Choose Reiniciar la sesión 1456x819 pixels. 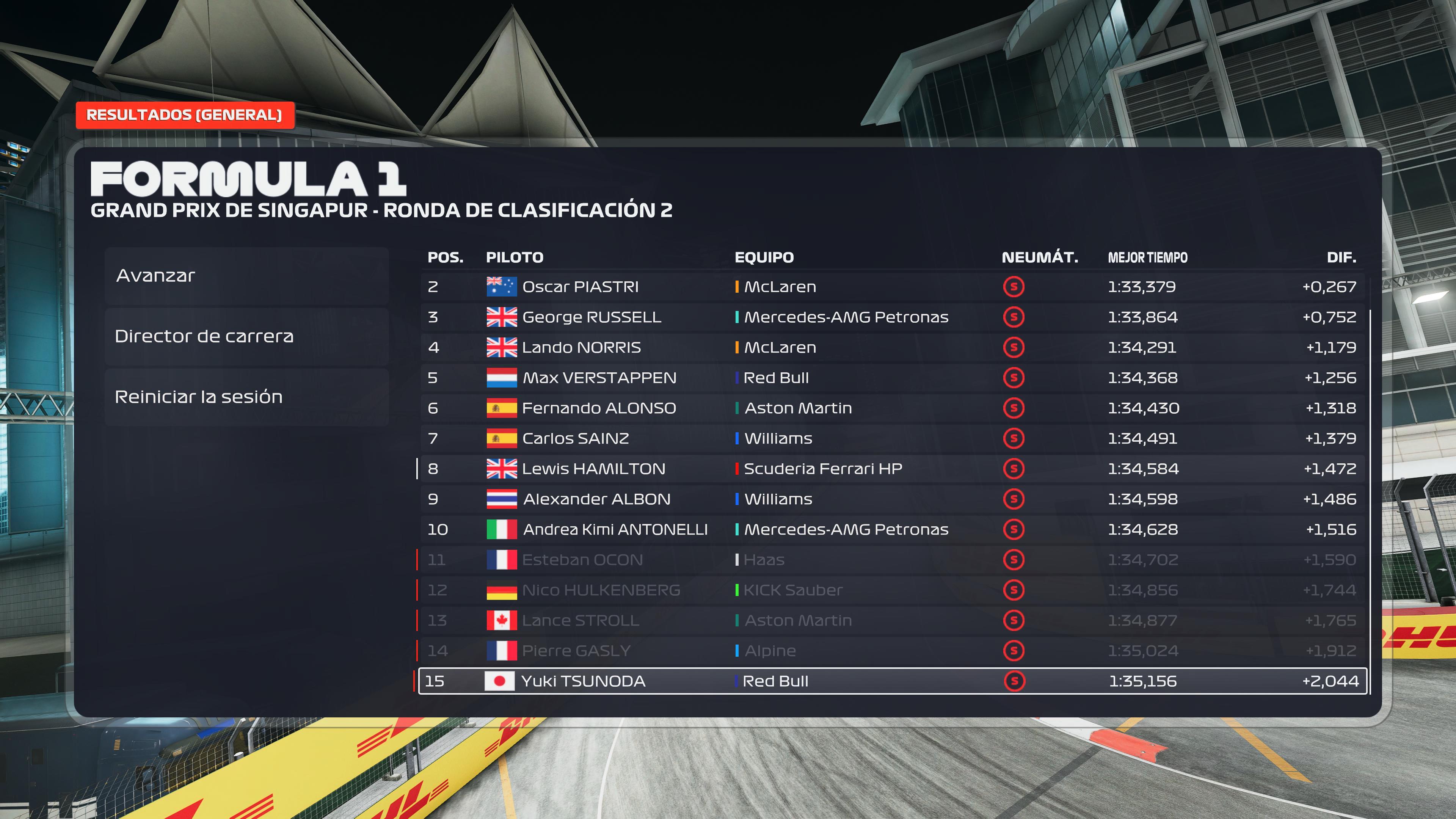246,397
